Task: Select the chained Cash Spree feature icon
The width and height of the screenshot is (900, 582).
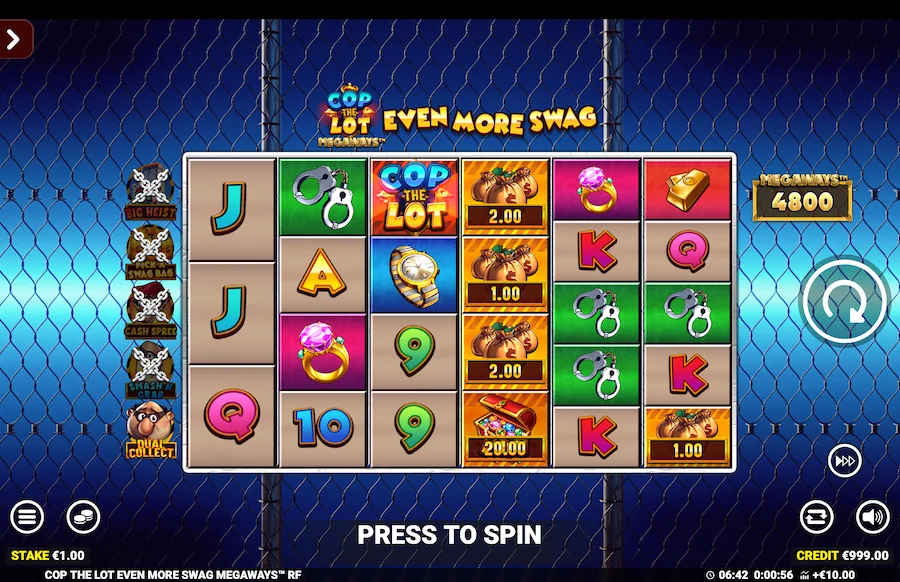Action: tap(150, 312)
